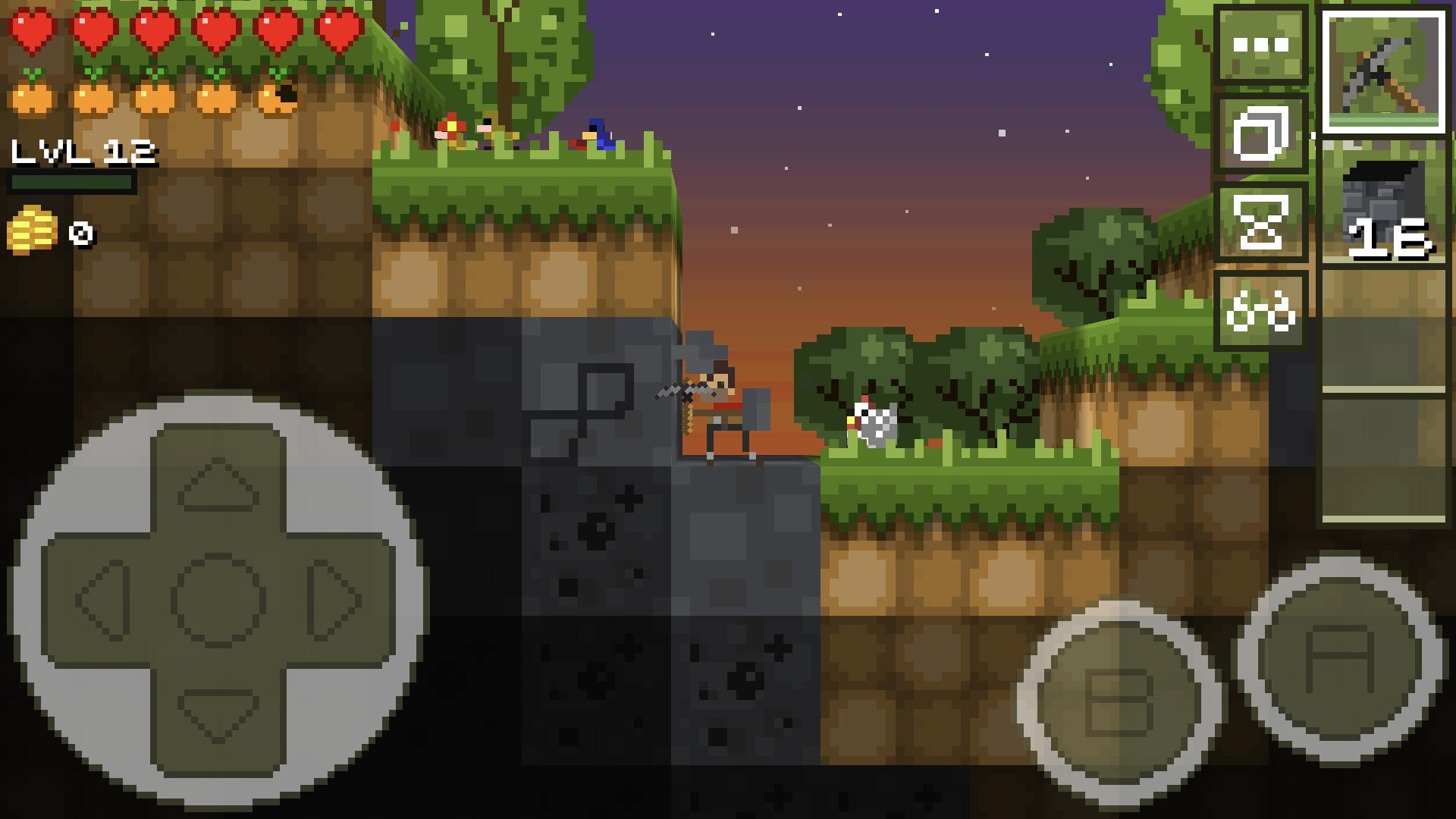The width and height of the screenshot is (1456, 819).
Task: Click the leftmost heart in the health bar
Action: (x=34, y=29)
